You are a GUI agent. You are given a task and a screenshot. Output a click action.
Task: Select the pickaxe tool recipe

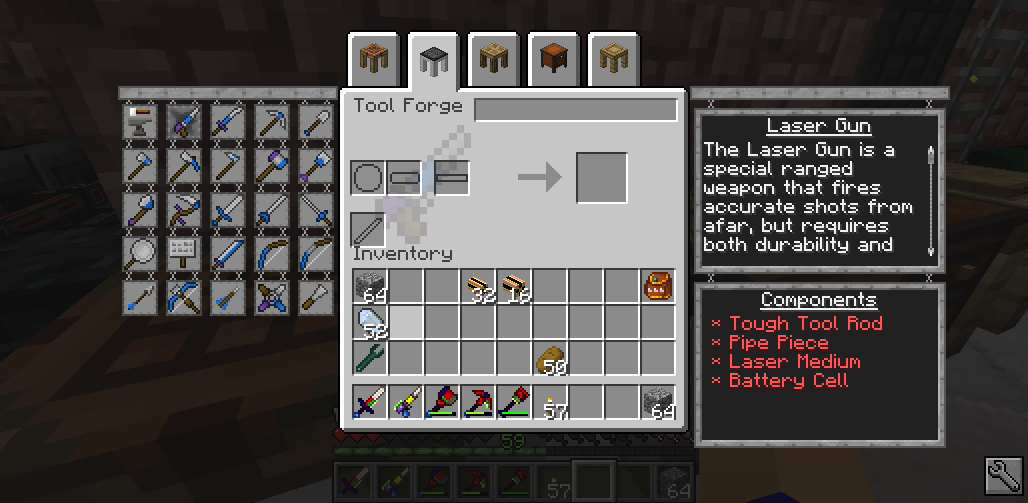coord(271,121)
